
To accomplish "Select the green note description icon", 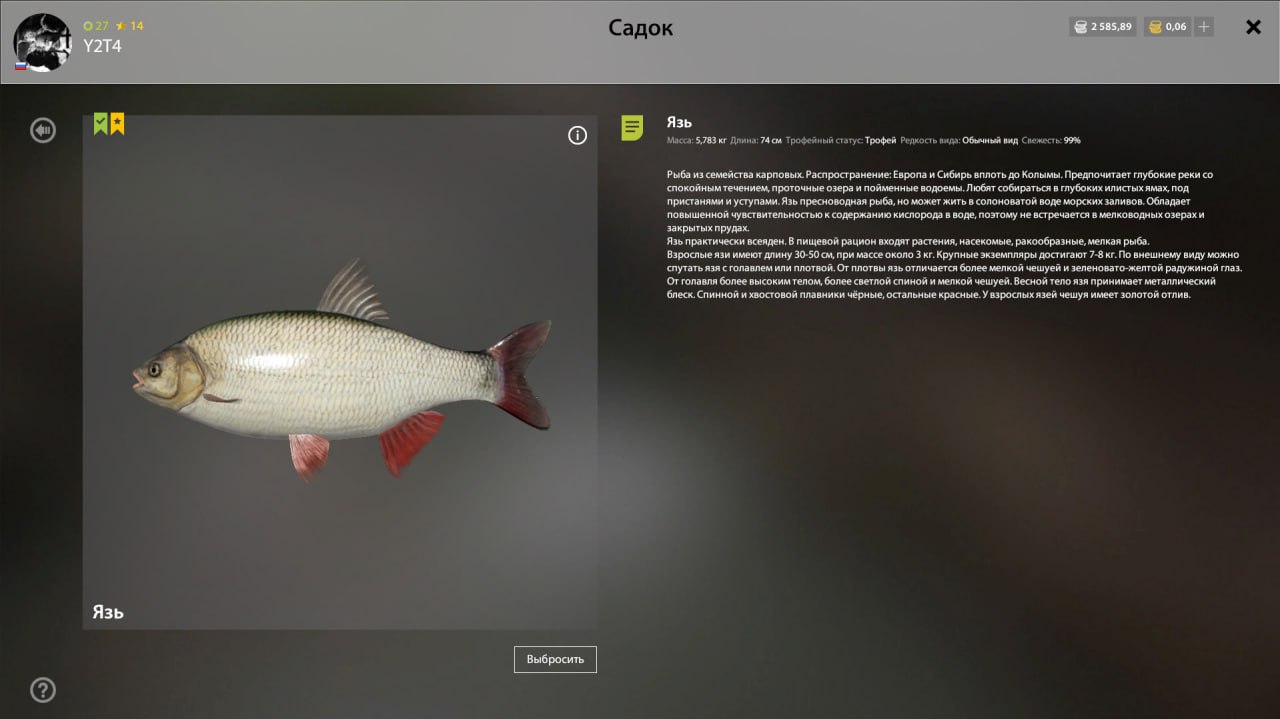I will click(632, 128).
